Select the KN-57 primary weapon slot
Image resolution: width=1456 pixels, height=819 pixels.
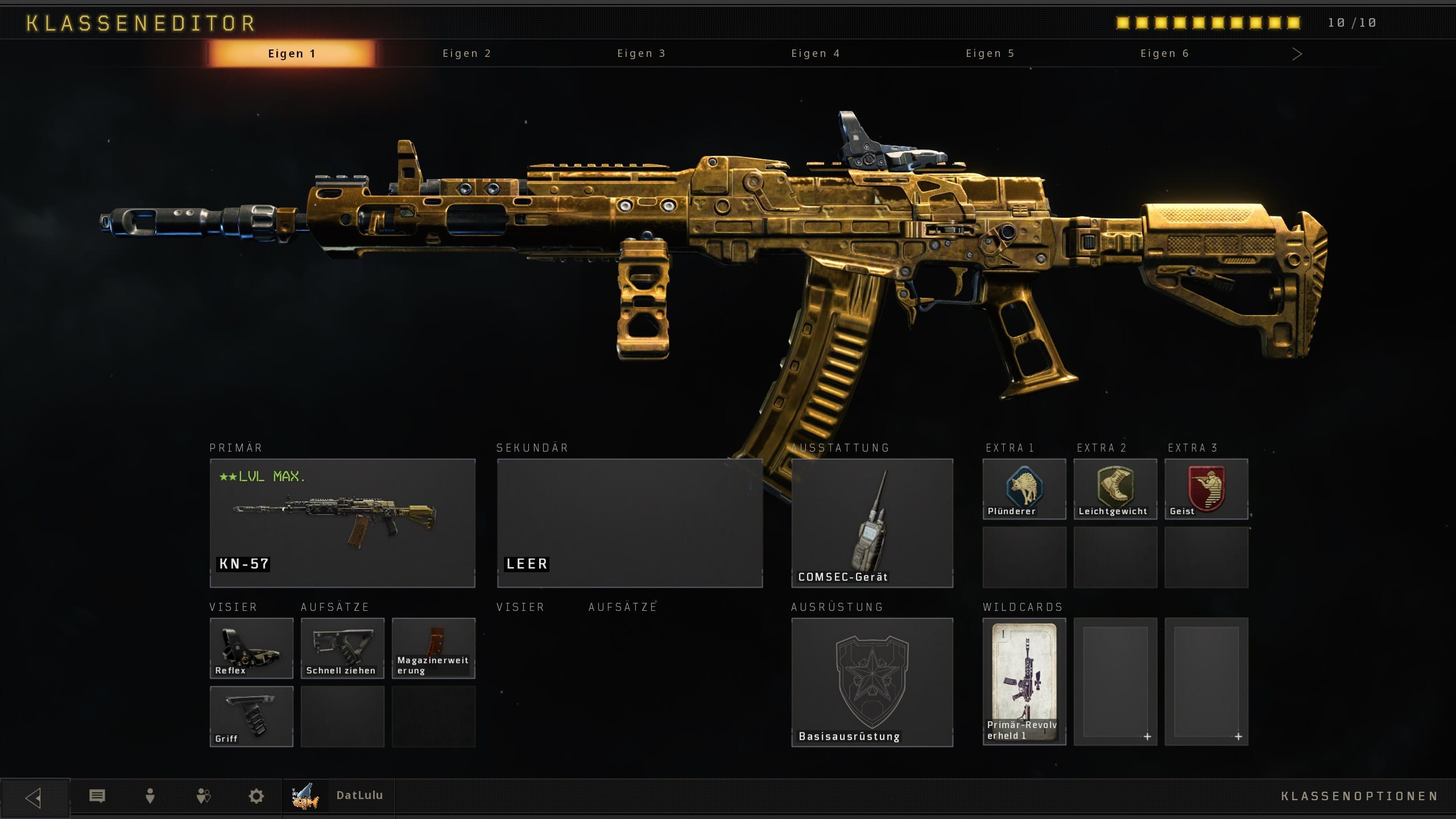point(342,523)
